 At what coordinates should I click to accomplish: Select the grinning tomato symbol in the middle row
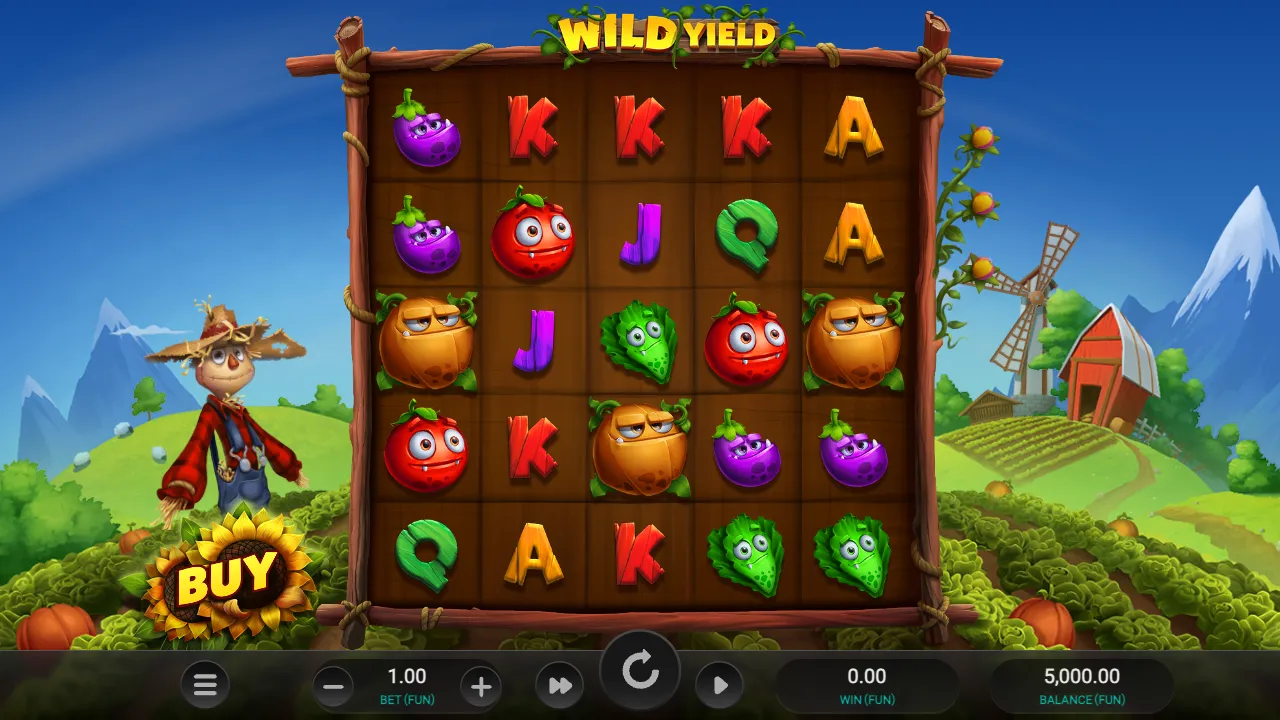pos(748,338)
